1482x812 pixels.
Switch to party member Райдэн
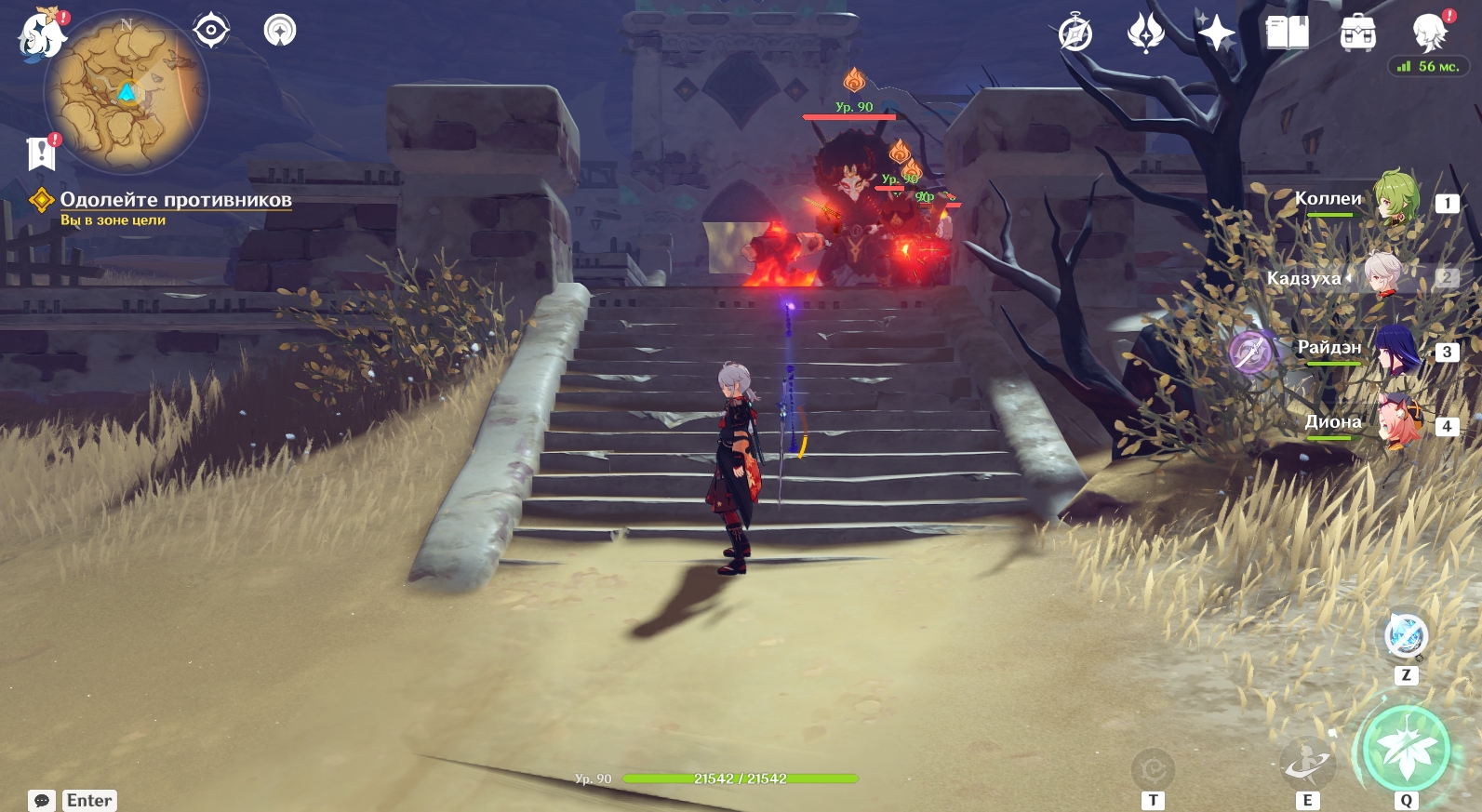point(1395,351)
